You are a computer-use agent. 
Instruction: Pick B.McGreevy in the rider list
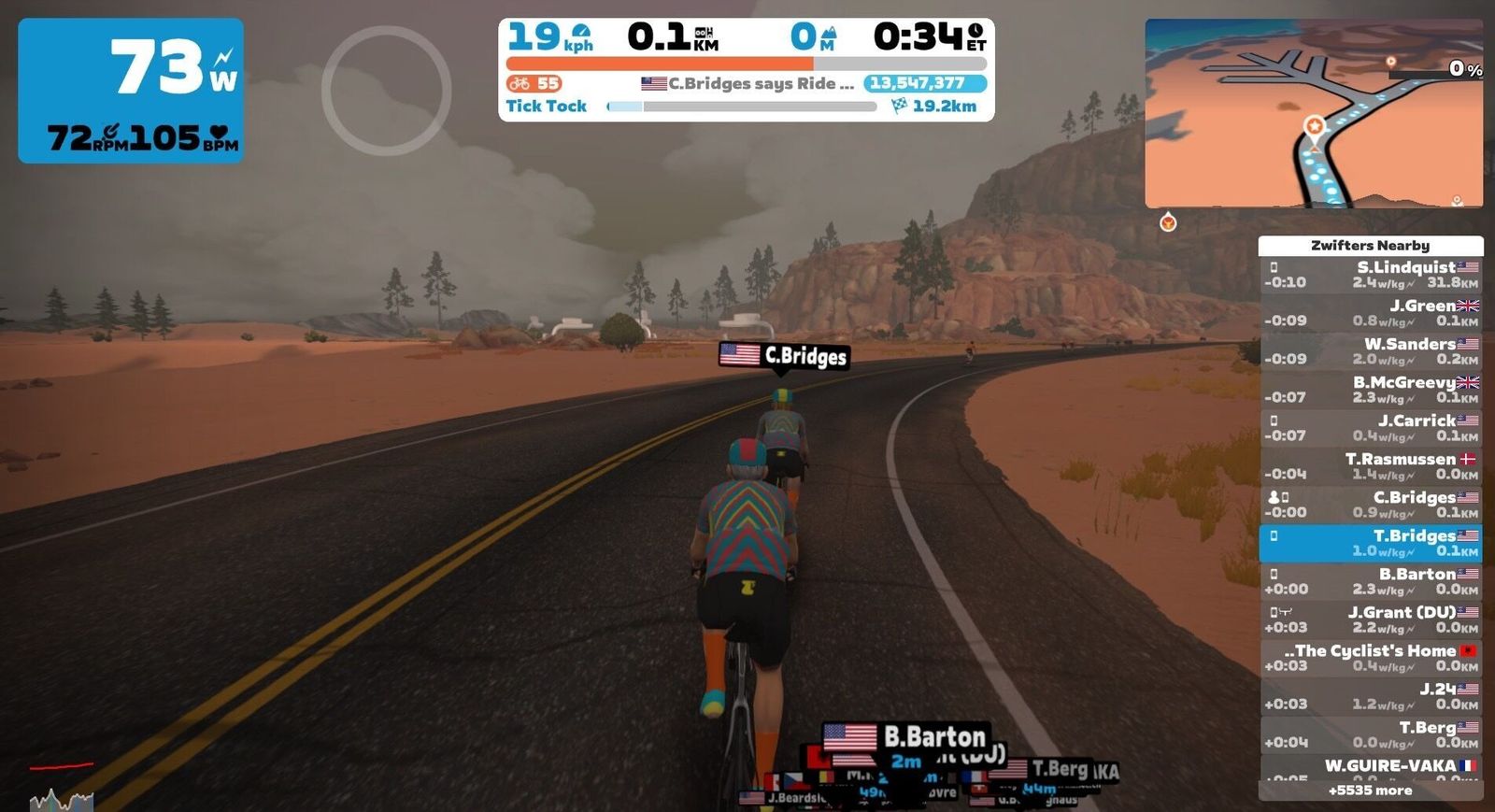(1370, 390)
